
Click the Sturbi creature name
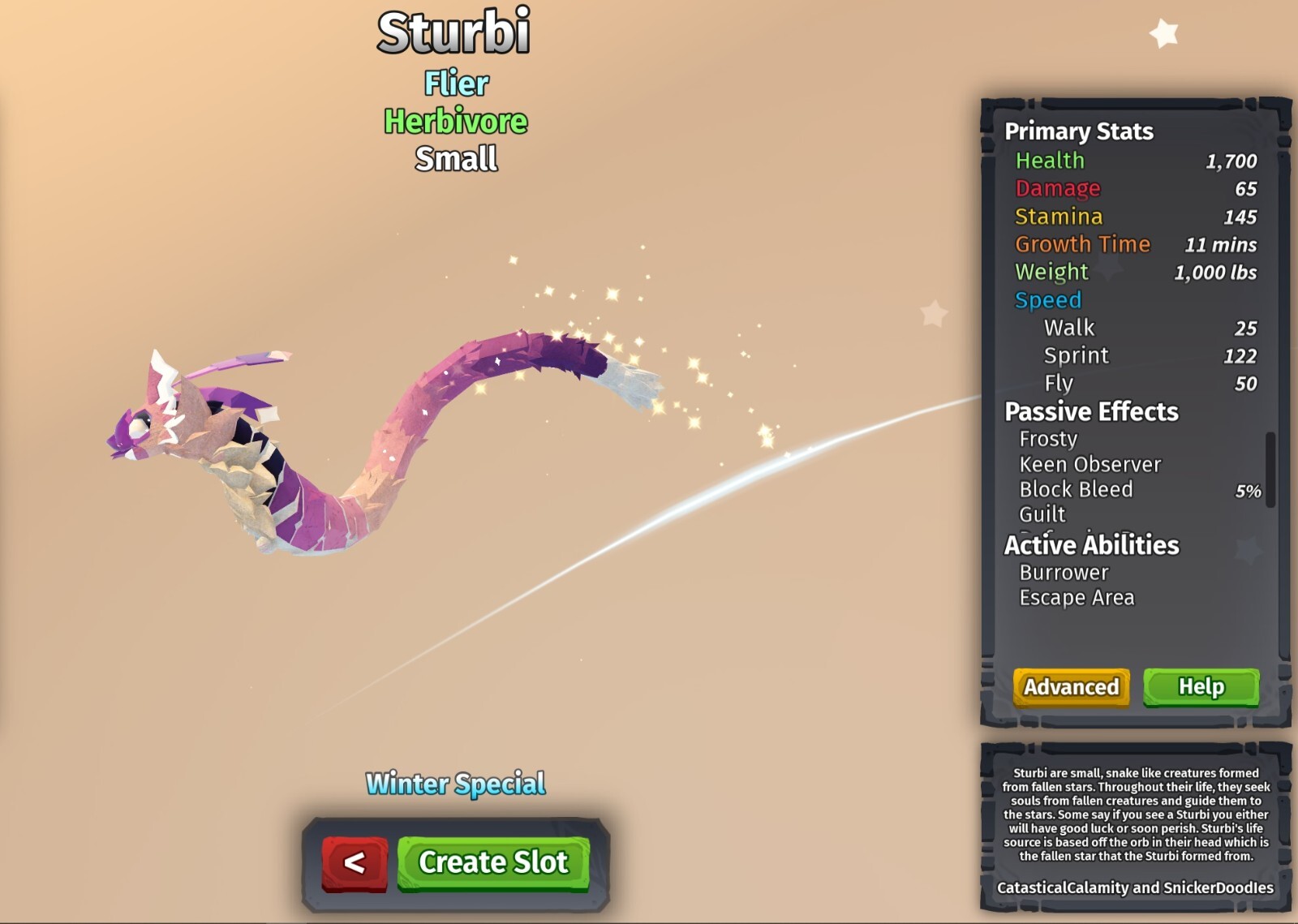454,34
